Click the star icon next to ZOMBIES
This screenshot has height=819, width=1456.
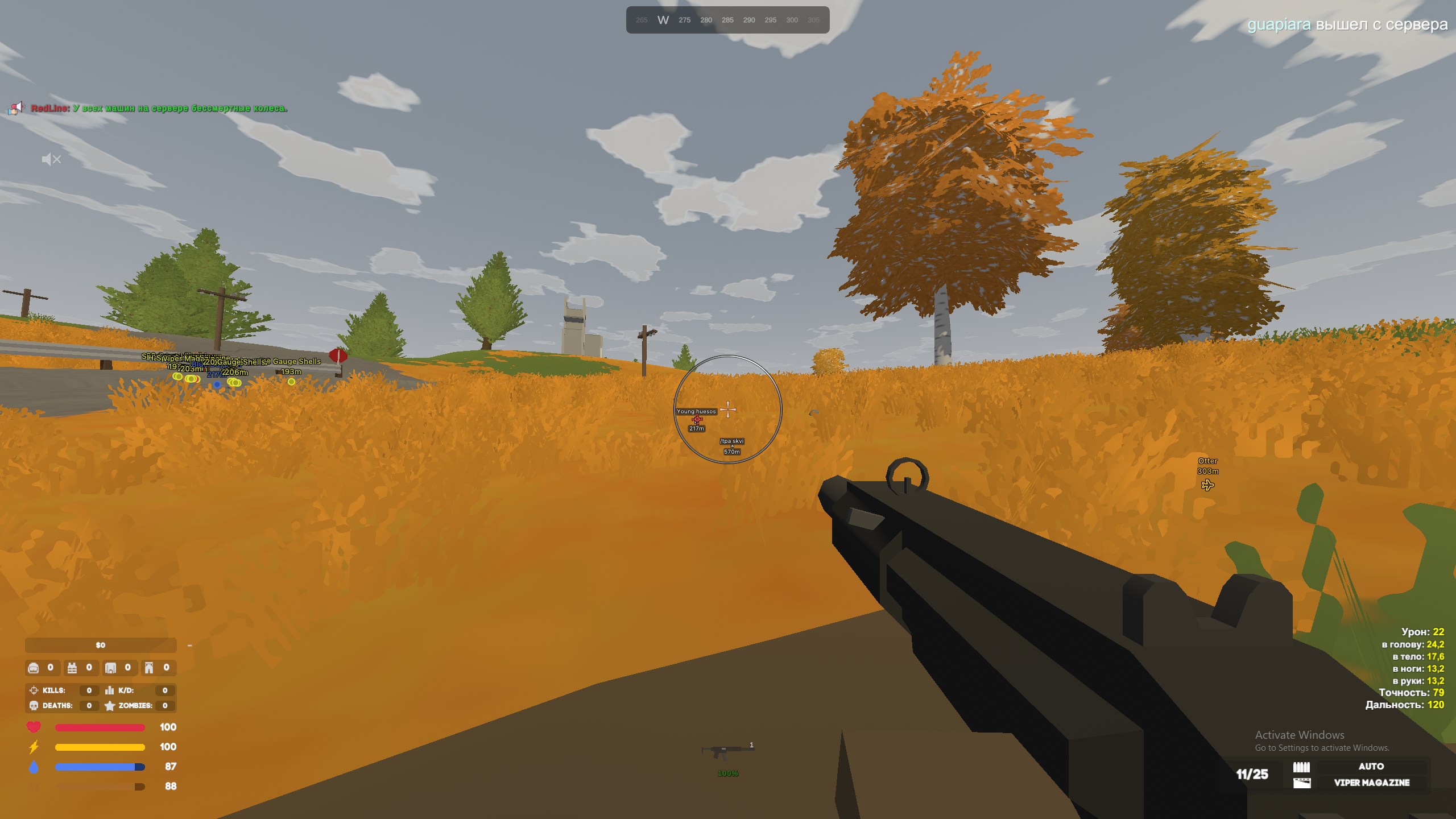109,706
